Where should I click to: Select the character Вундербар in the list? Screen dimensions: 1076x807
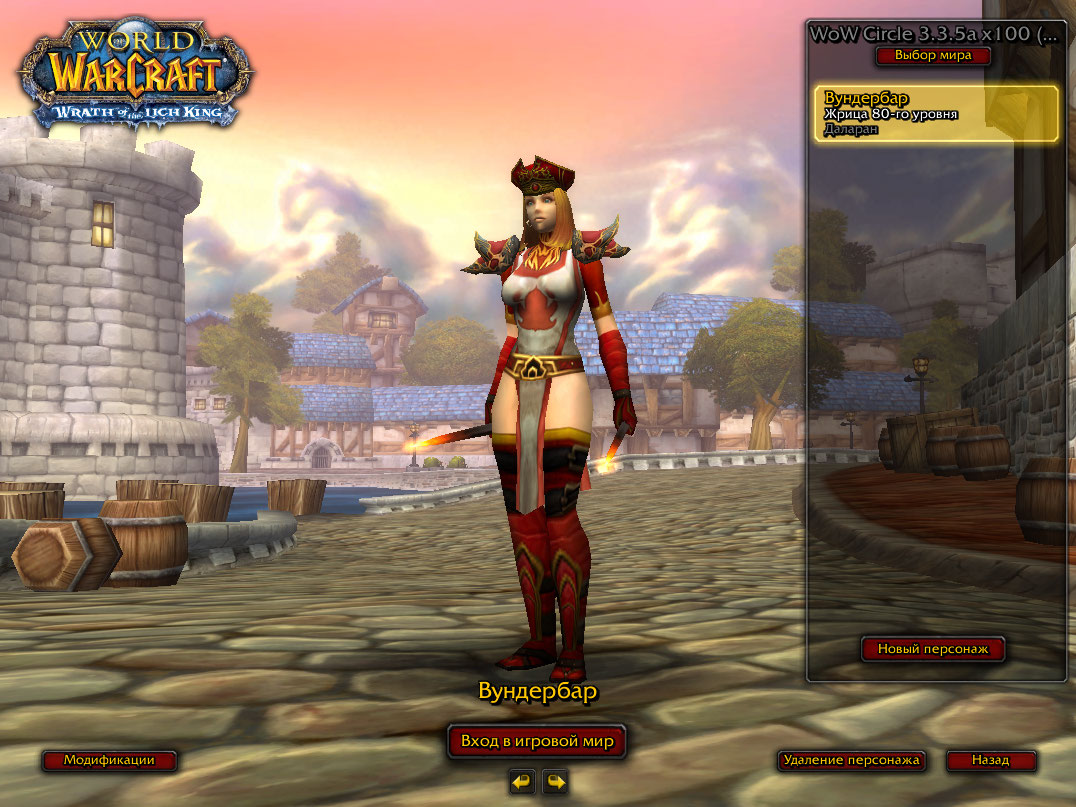935,114
